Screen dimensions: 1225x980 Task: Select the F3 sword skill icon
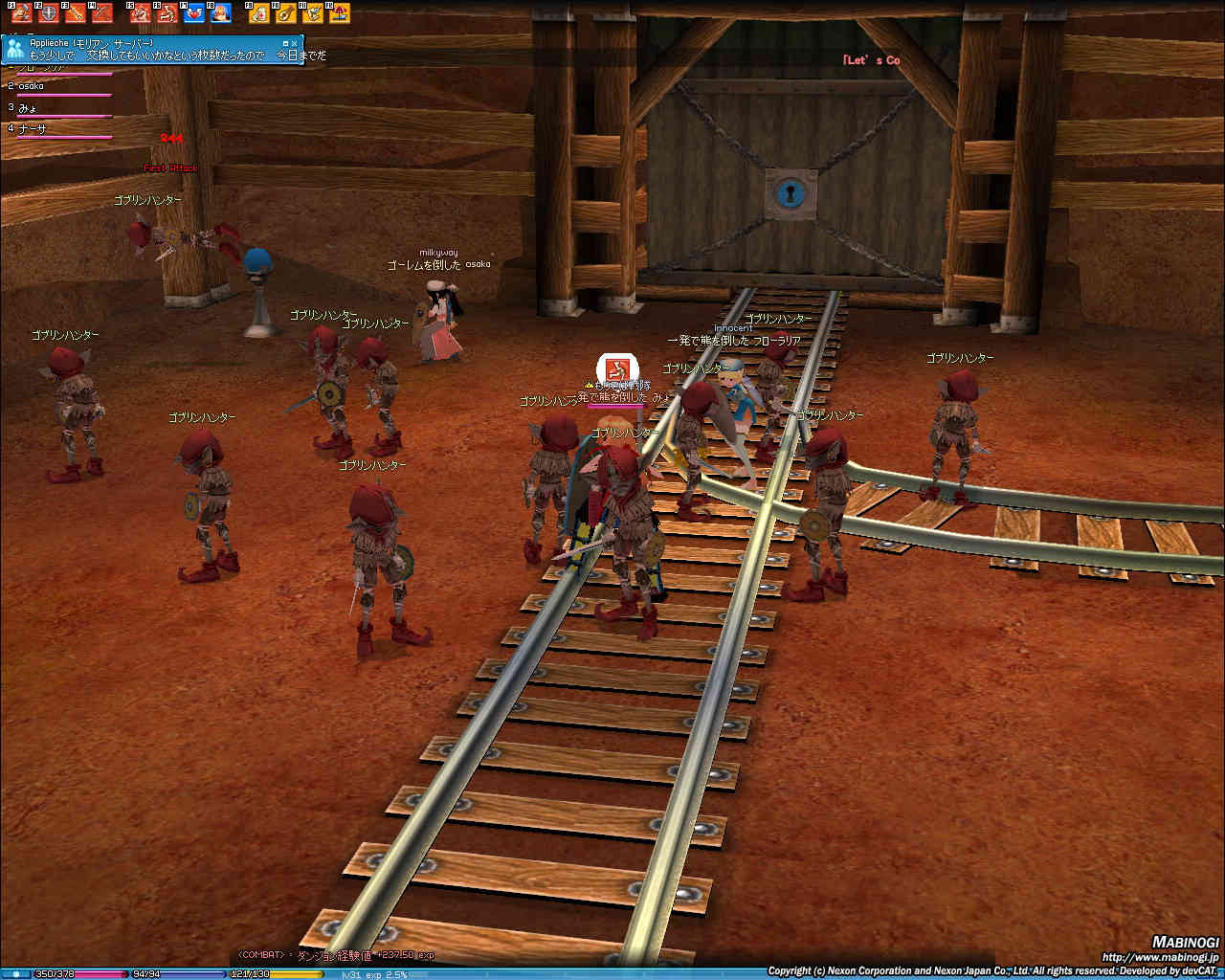(x=75, y=12)
